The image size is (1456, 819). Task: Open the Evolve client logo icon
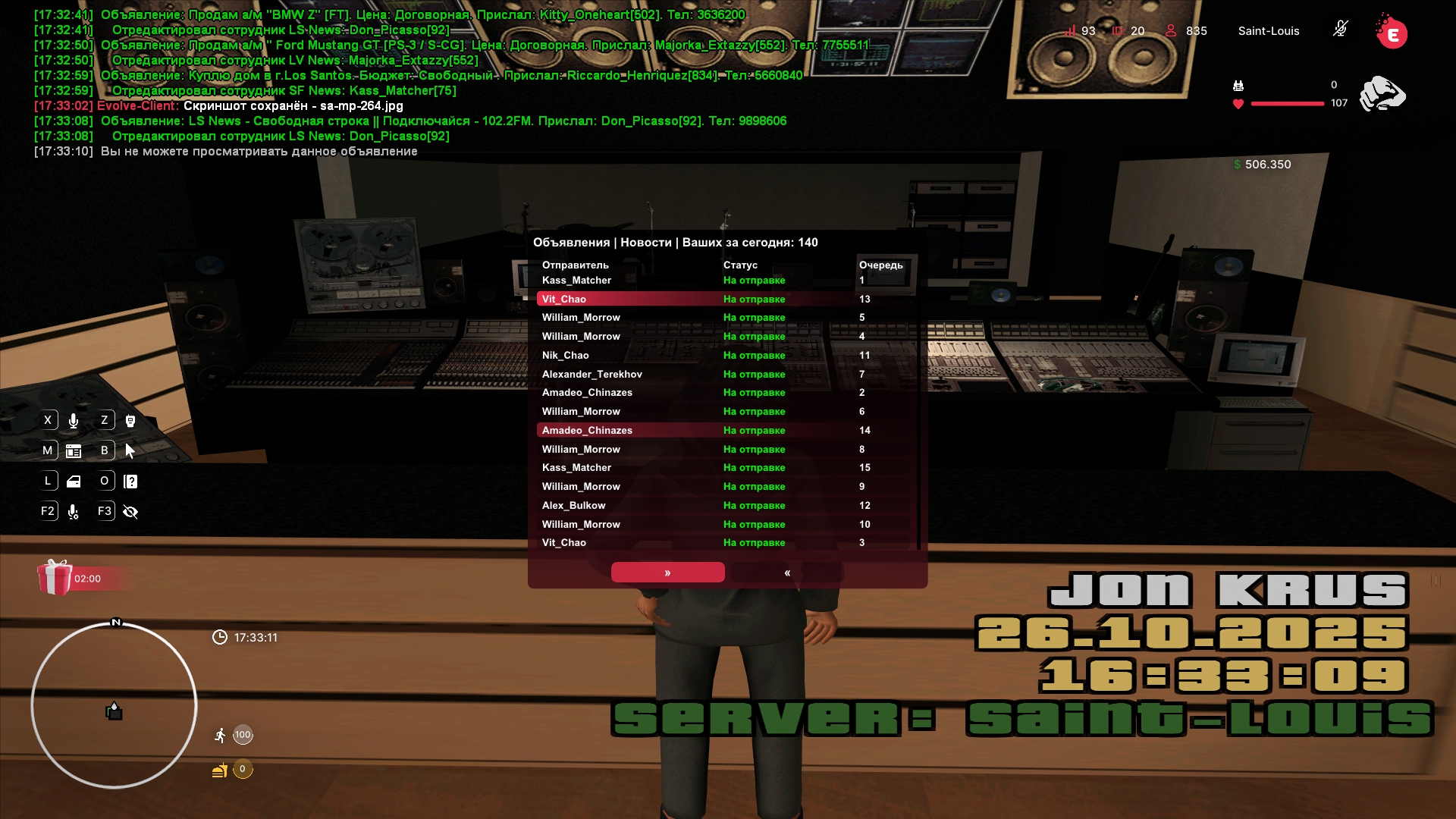(1392, 32)
